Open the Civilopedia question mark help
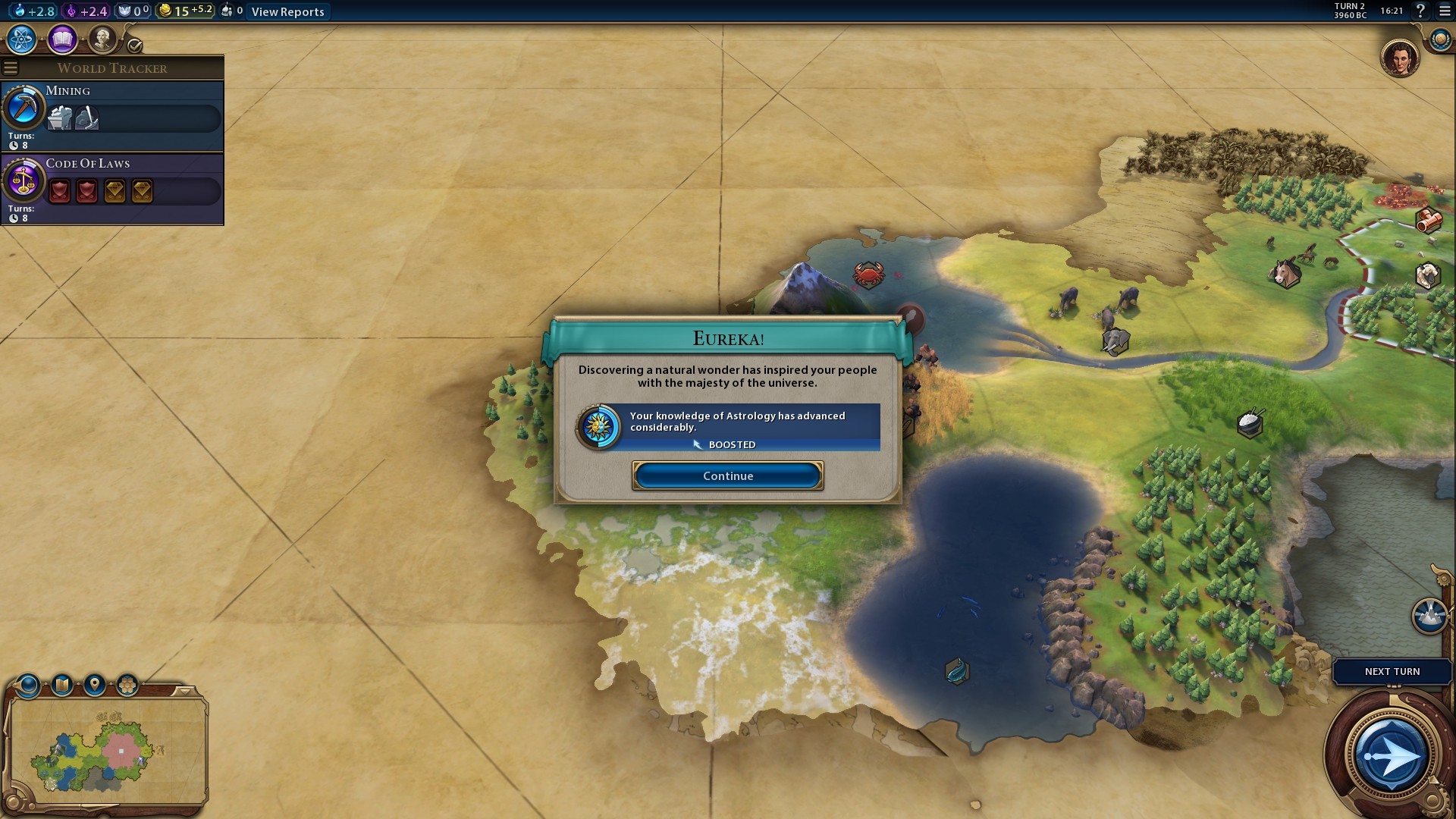The width and height of the screenshot is (1456, 819). click(1420, 11)
